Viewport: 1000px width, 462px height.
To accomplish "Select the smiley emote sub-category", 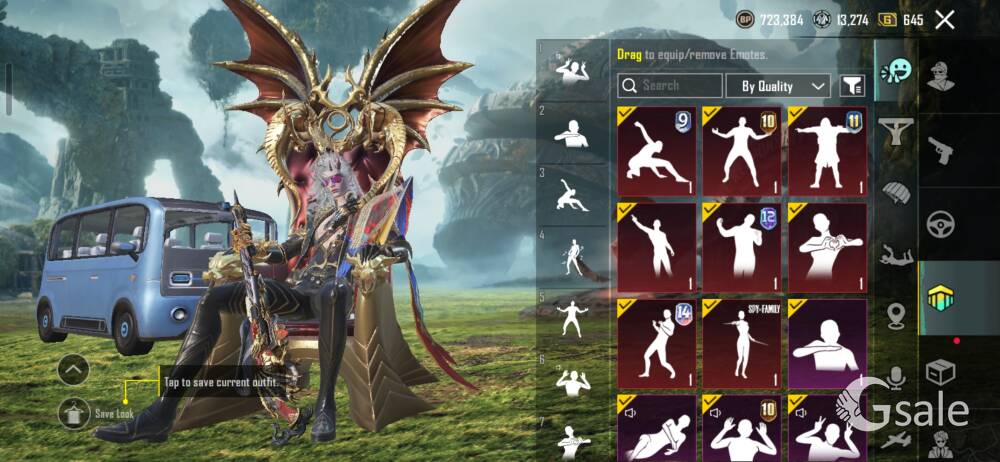I will 896,70.
